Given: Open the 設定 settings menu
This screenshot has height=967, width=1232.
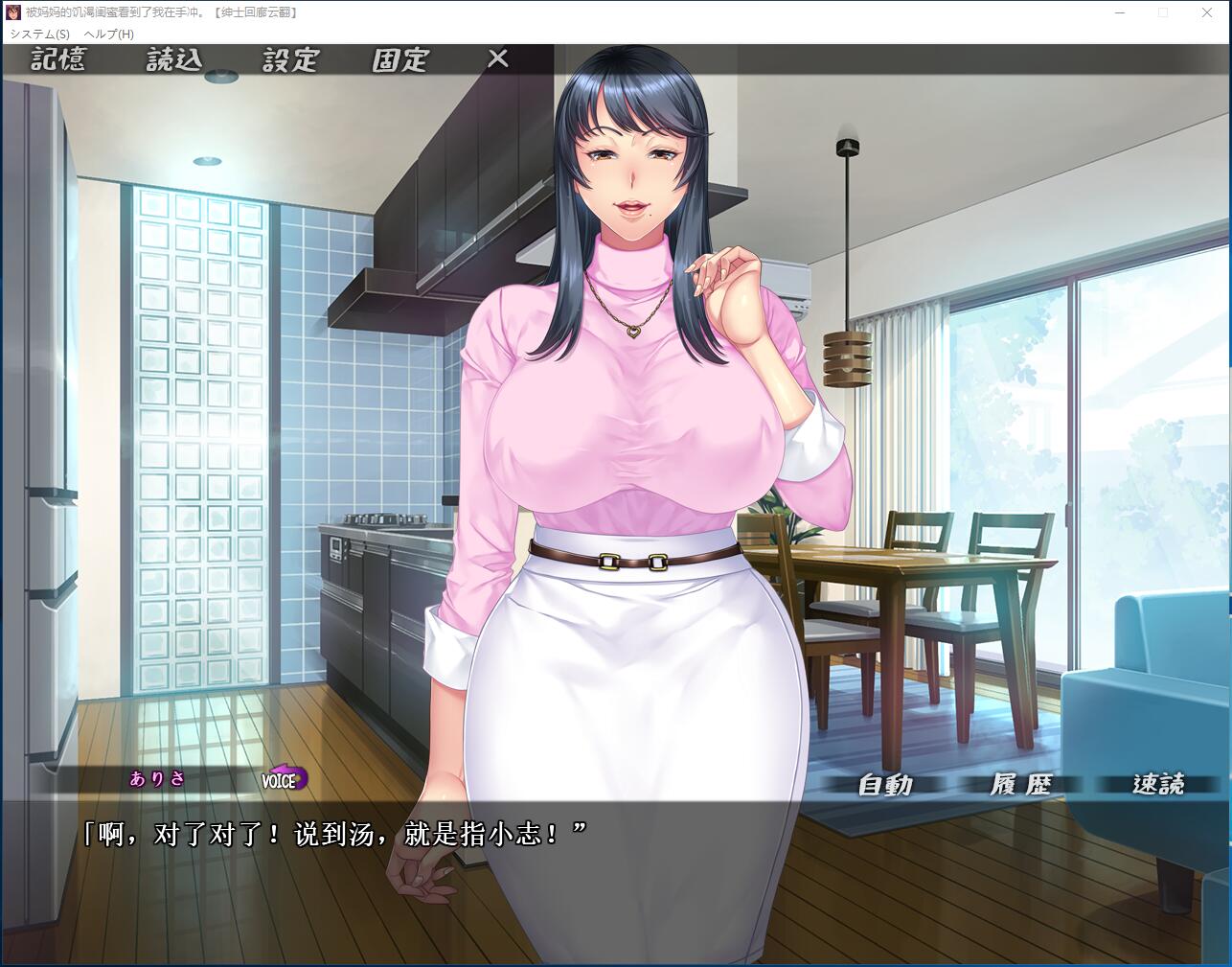Looking at the screenshot, I should [290, 60].
